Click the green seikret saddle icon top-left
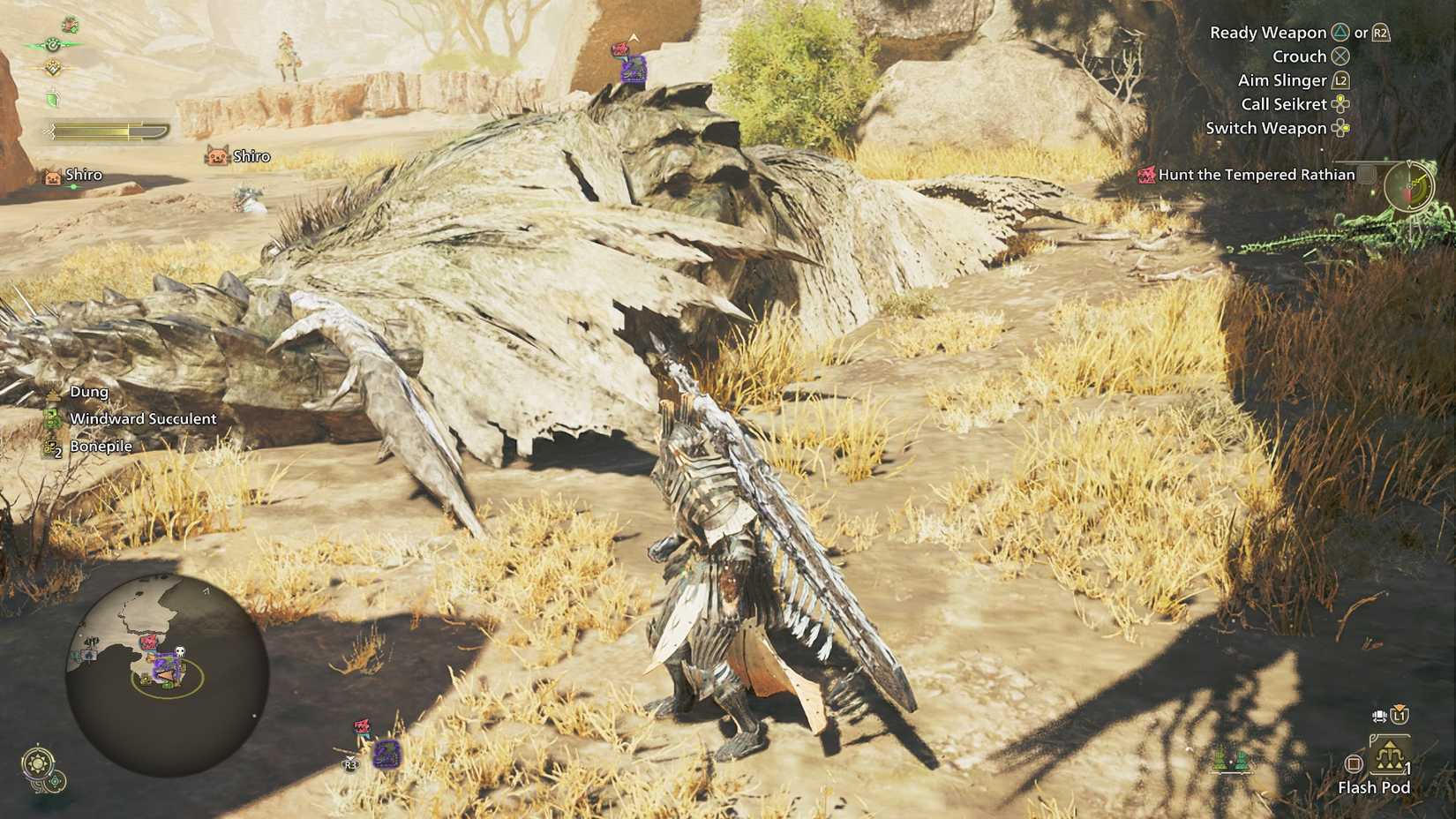Viewport: 1456px width, 819px height. pyautogui.click(x=68, y=25)
